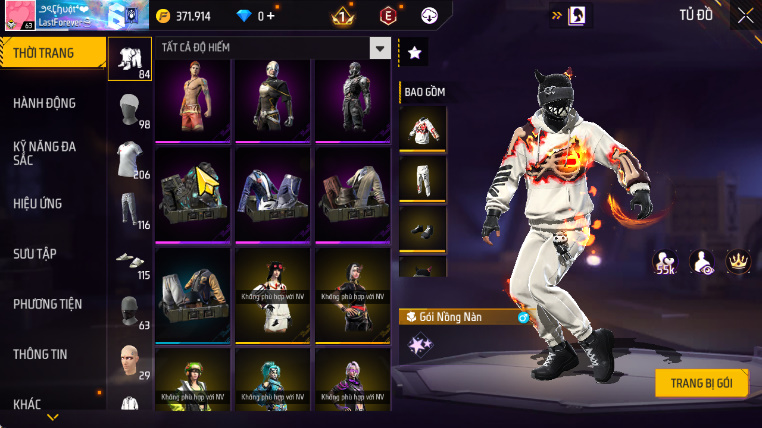Select the white pants item in Bao Gồm
Screen dimensions: 762x428
click(422, 178)
